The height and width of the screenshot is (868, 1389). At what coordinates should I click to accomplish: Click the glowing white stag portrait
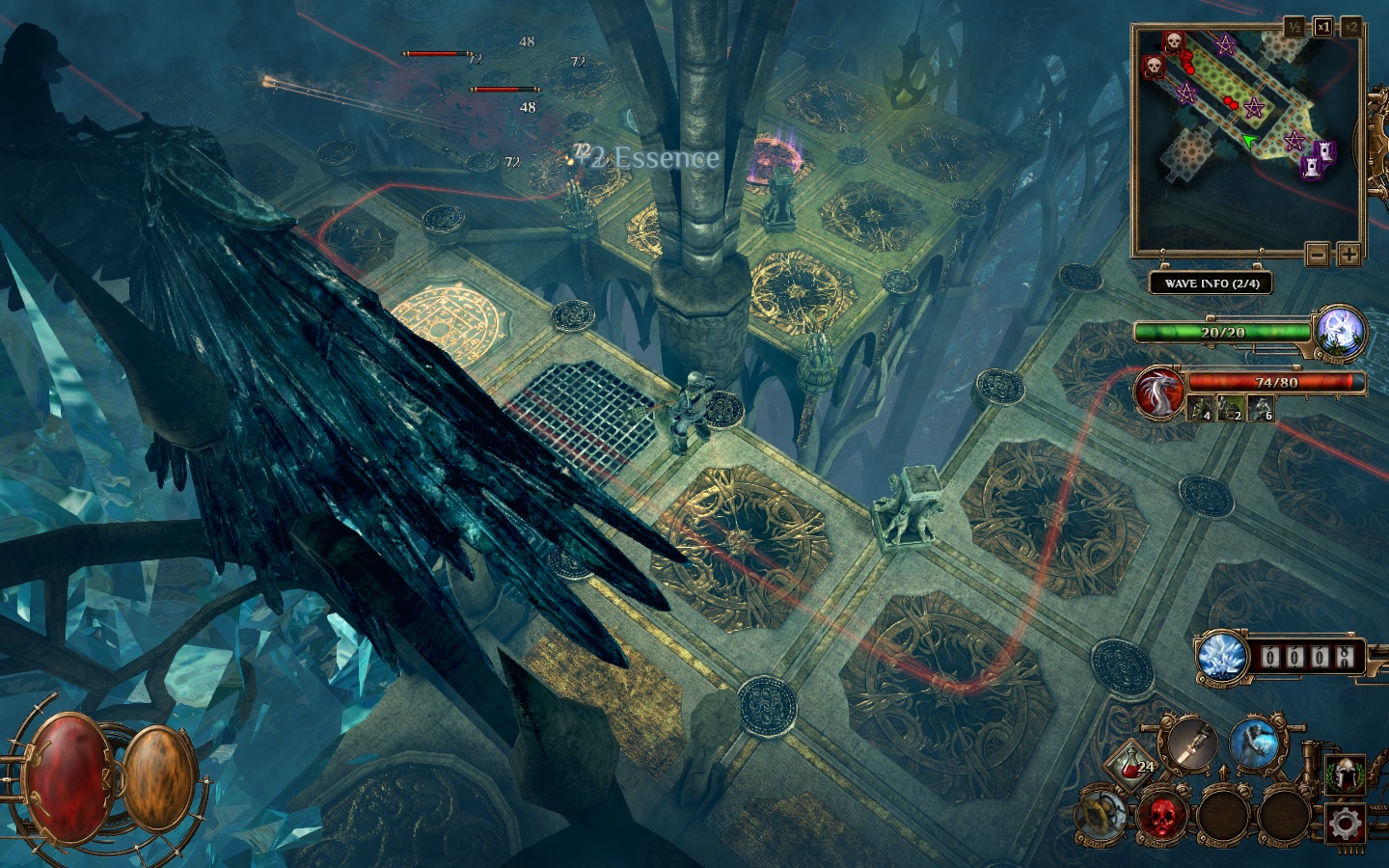click(1342, 331)
